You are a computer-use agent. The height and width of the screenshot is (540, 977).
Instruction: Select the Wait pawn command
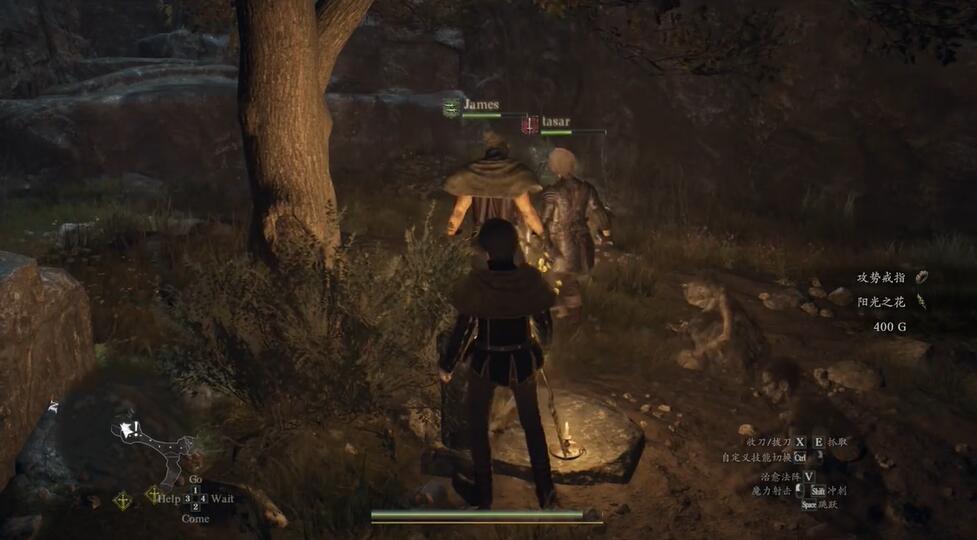(222, 498)
